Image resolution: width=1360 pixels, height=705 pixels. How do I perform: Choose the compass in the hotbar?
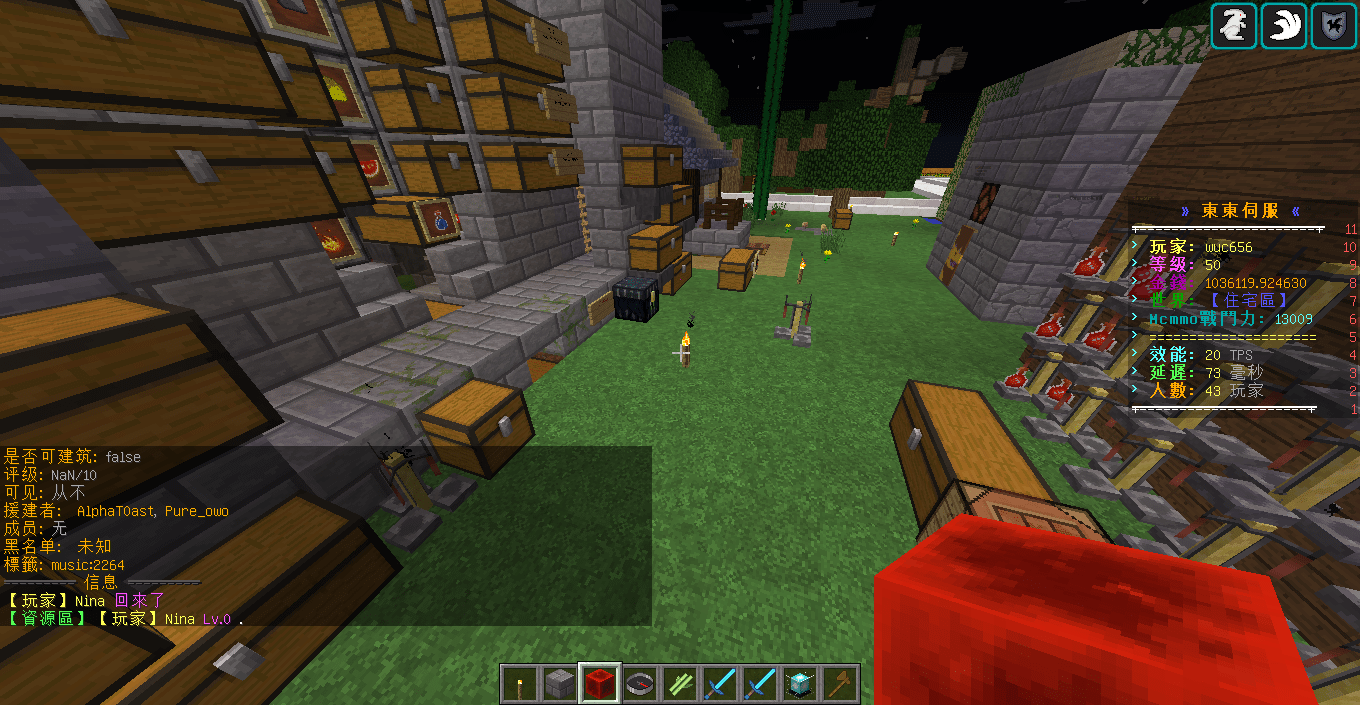pos(640,684)
